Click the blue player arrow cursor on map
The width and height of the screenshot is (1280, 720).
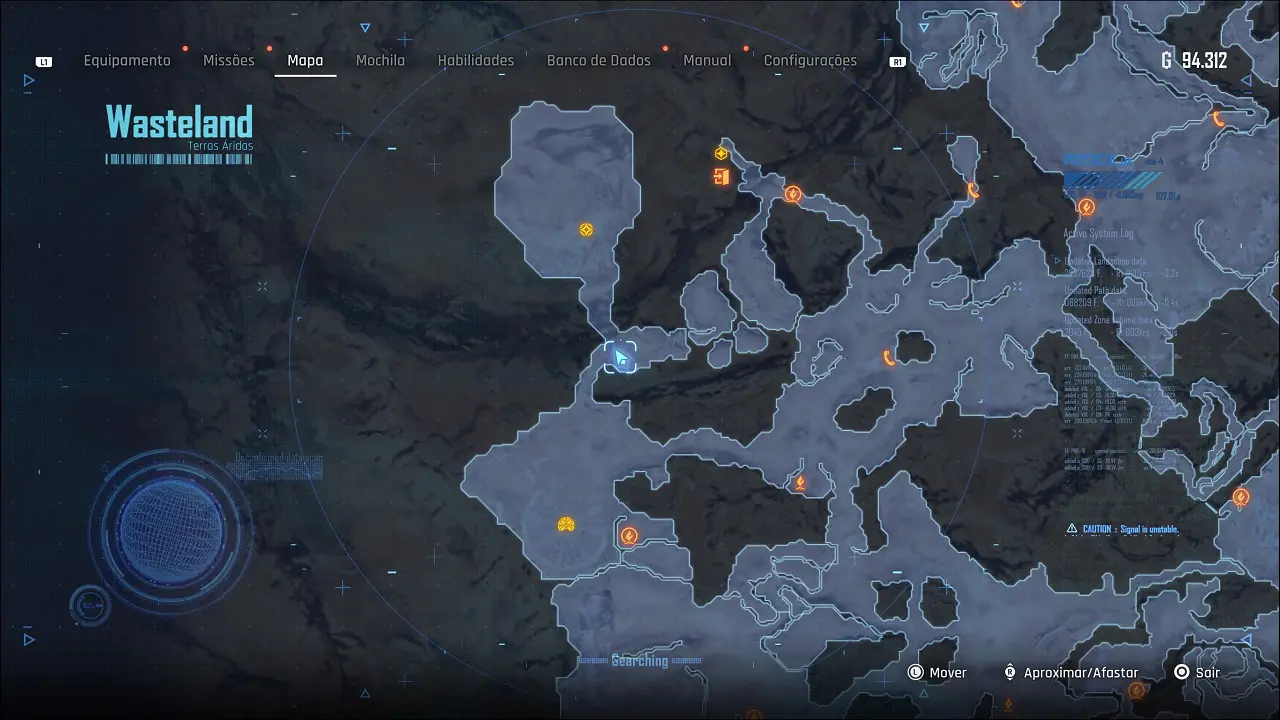point(620,357)
